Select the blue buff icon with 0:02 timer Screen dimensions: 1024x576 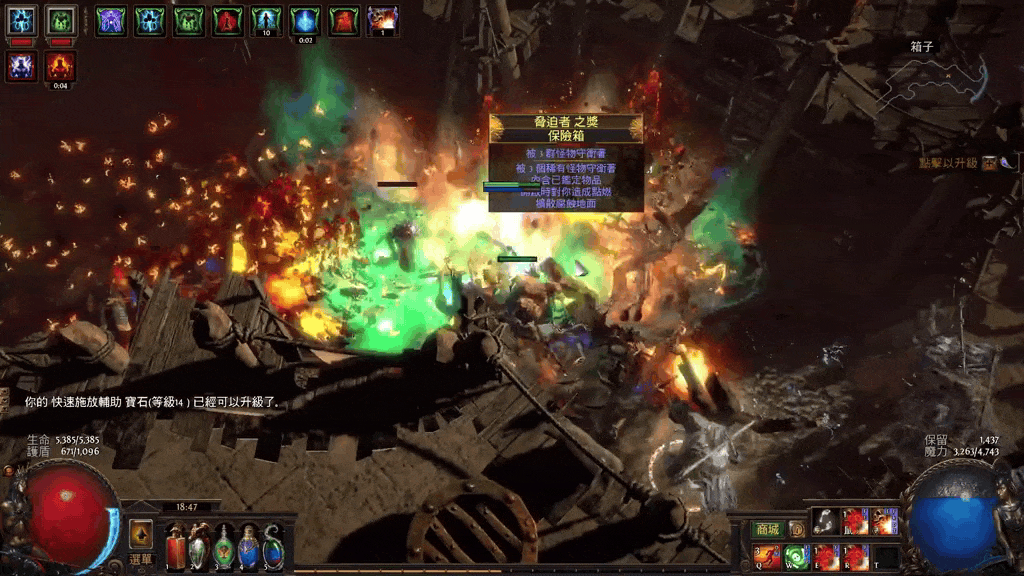(x=305, y=20)
